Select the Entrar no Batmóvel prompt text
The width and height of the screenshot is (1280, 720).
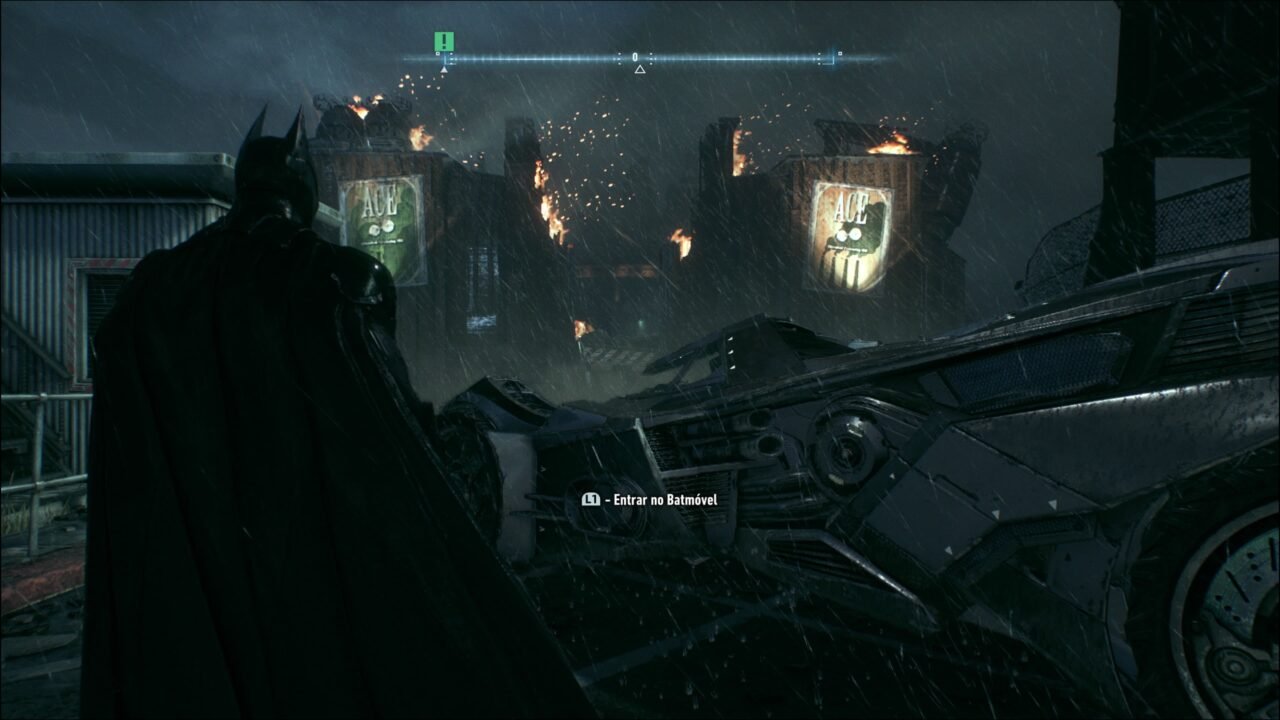665,498
